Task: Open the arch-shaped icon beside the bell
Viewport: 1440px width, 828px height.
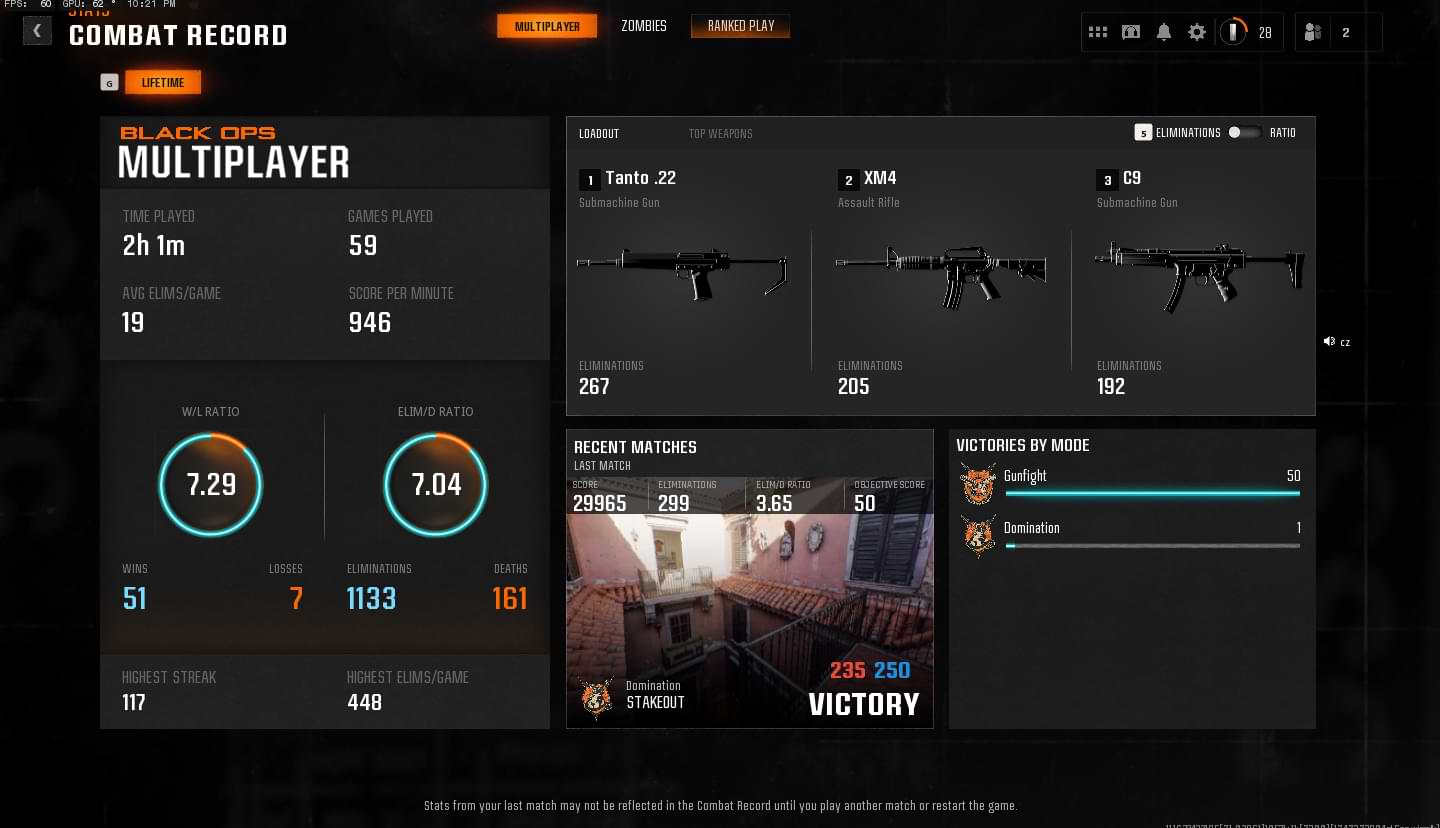Action: 1131,33
